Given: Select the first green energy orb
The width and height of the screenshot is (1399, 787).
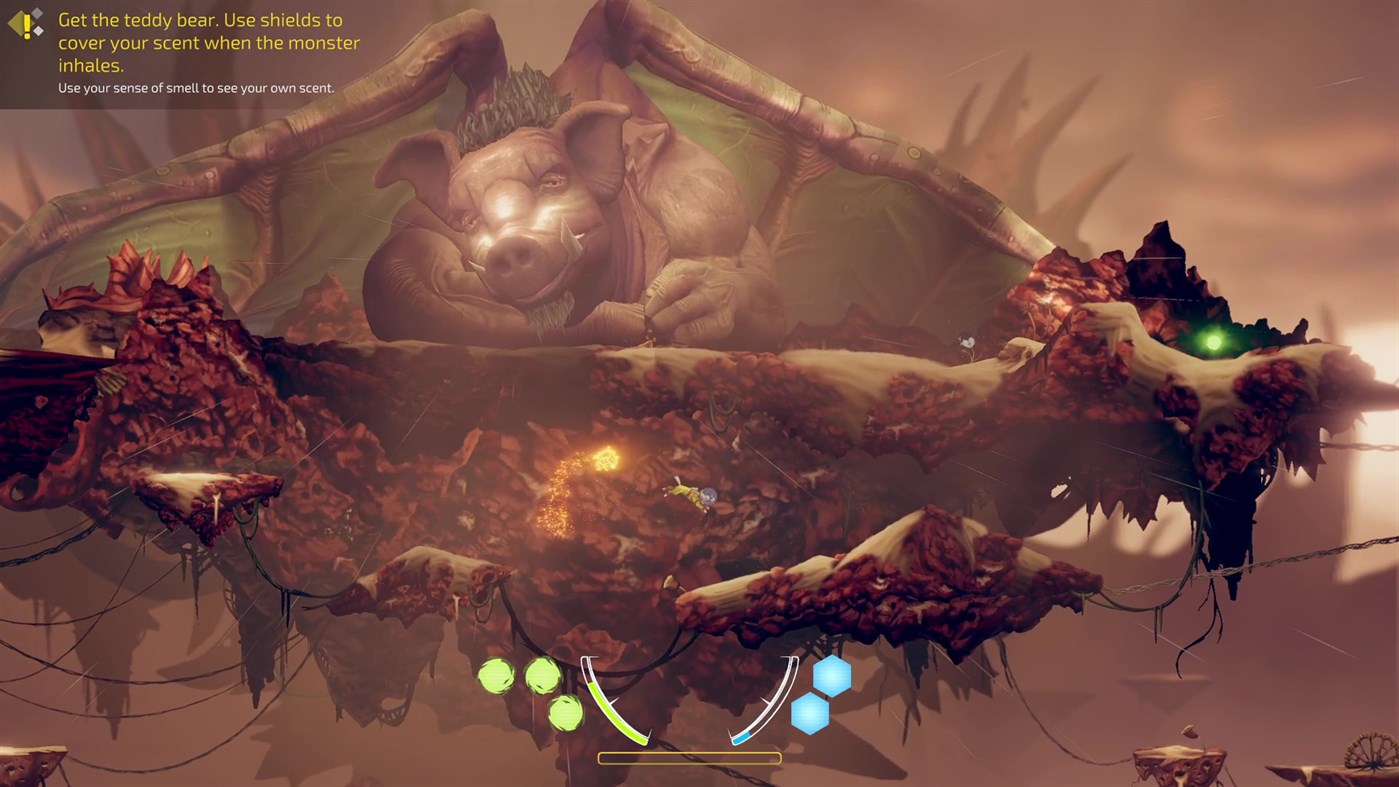Looking at the screenshot, I should pyautogui.click(x=498, y=674).
